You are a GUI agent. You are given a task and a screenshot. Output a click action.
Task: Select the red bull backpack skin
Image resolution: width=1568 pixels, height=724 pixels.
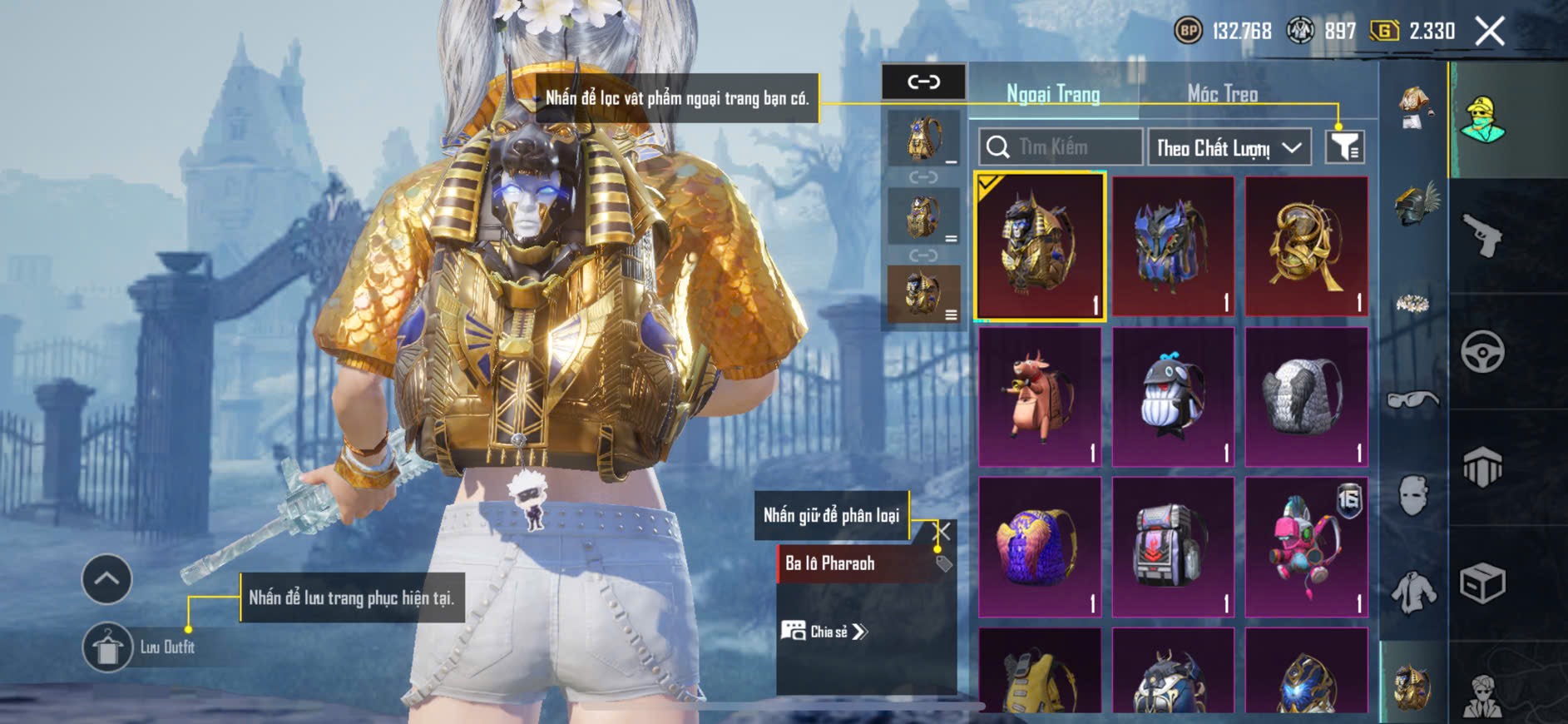click(1040, 396)
